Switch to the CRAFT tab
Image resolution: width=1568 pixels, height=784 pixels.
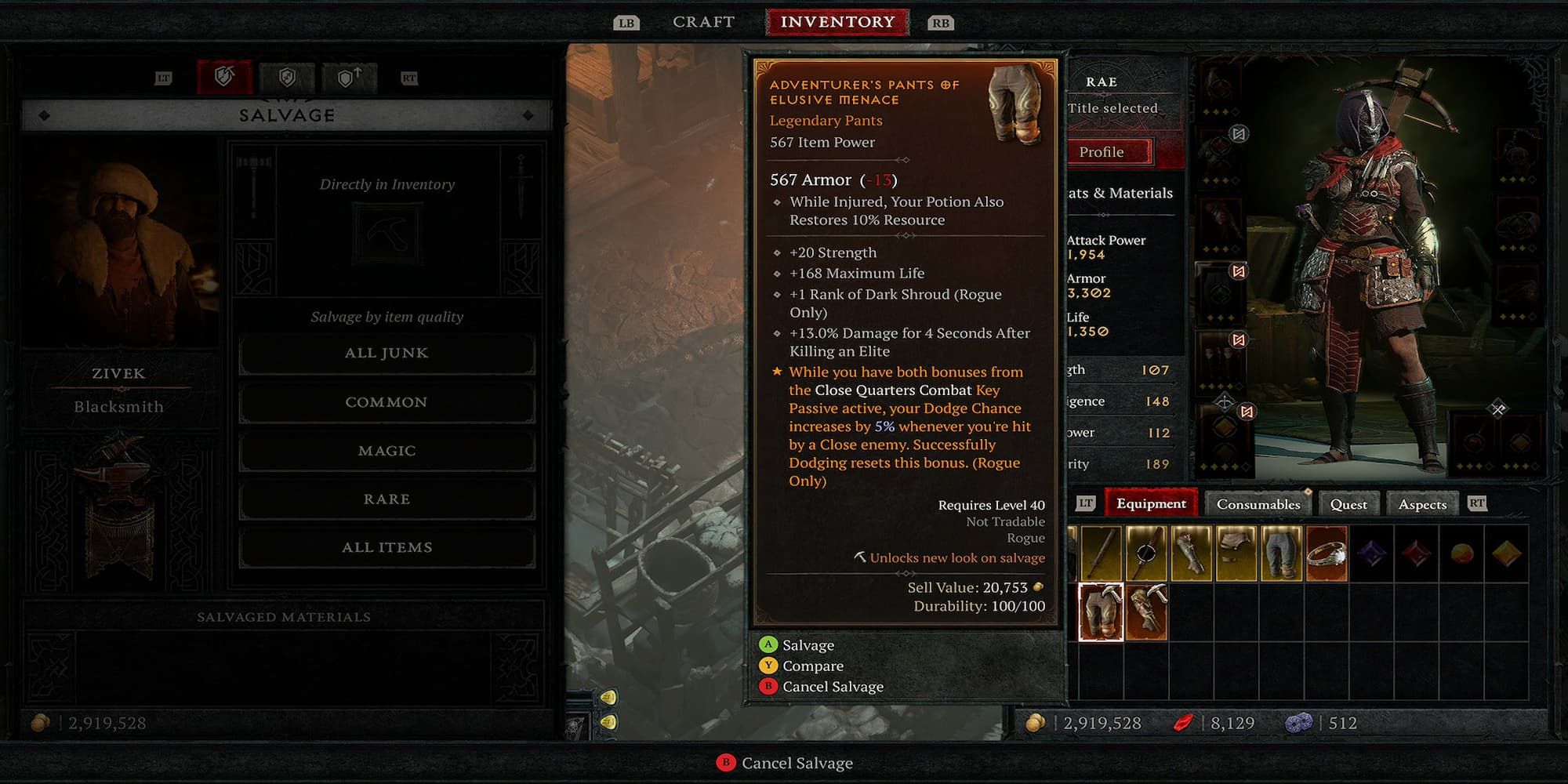(x=702, y=21)
